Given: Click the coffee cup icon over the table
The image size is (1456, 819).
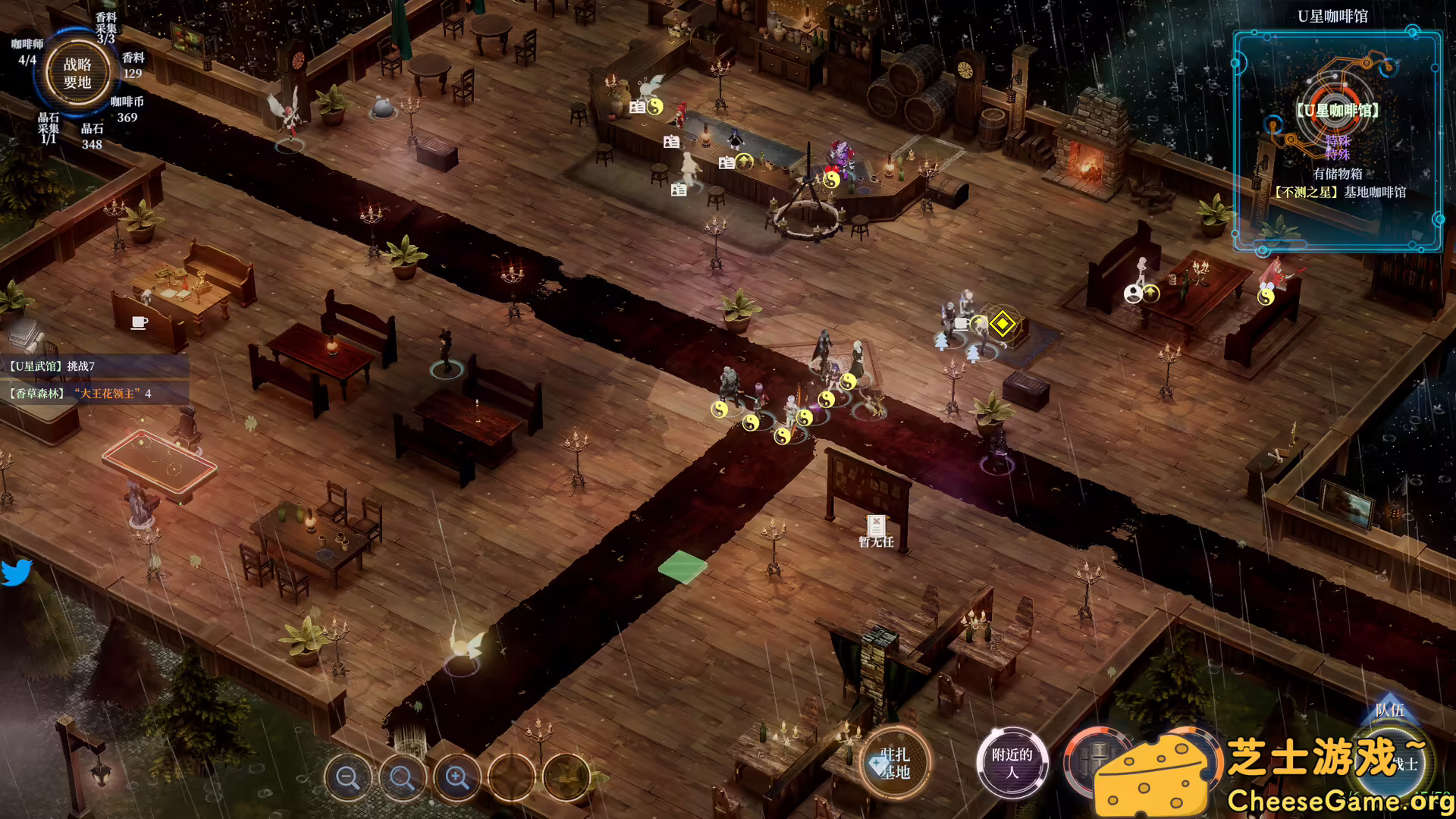Looking at the screenshot, I should click(140, 323).
